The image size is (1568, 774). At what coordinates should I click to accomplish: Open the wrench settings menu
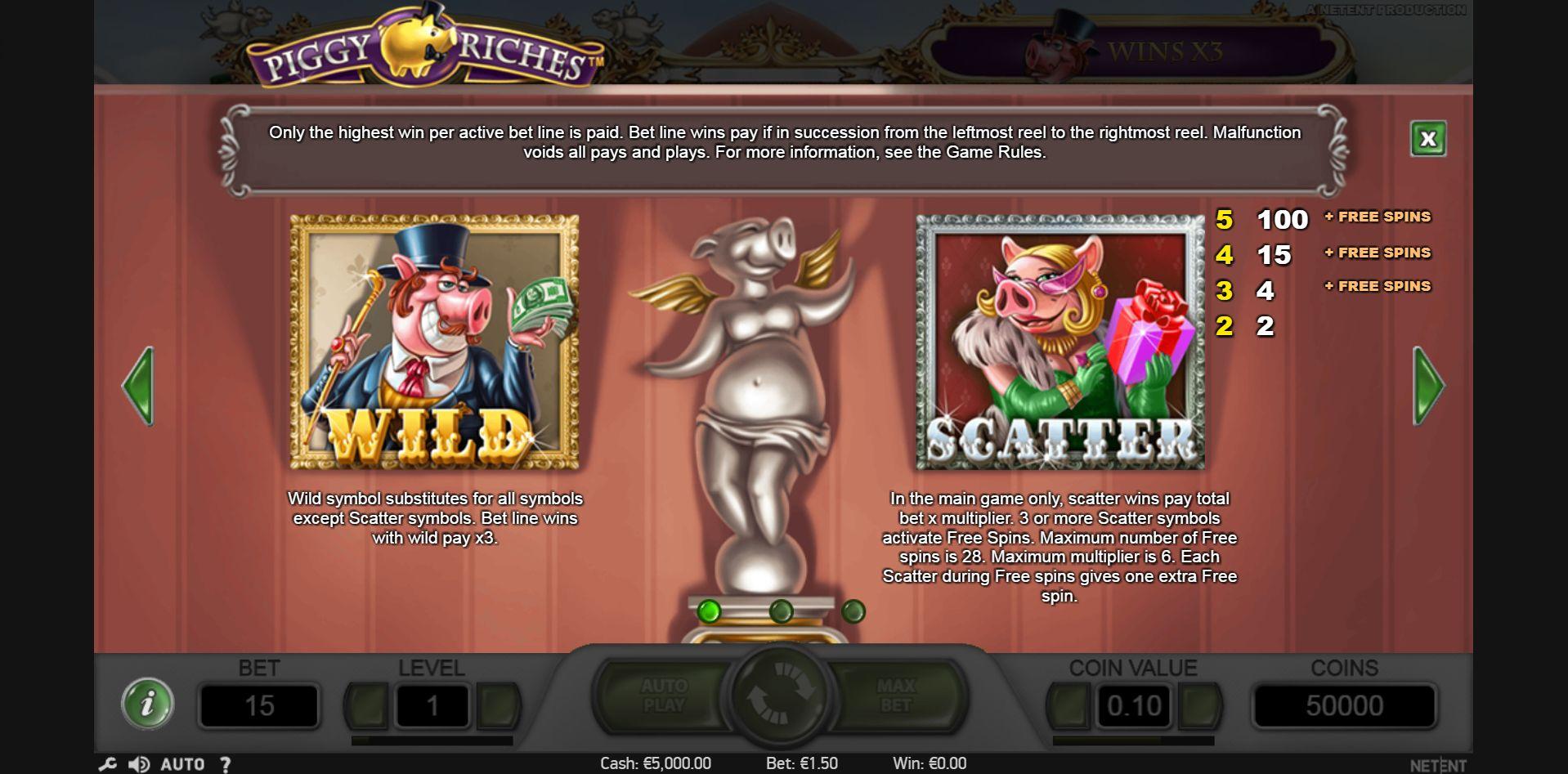[107, 764]
